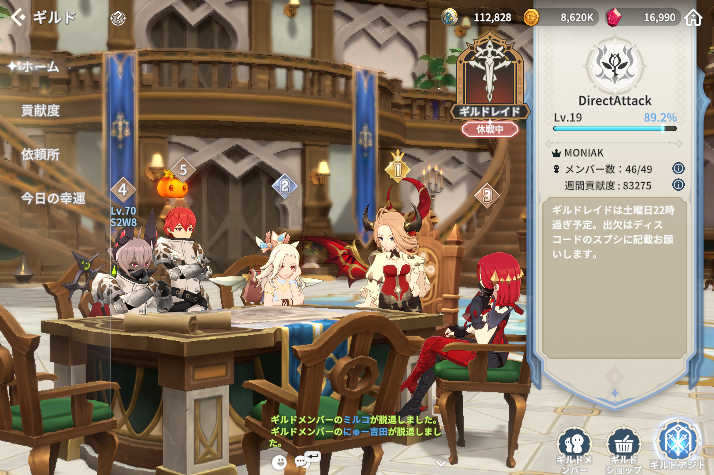Tap the small emblem icon beside the ギルド title
Screen dimensions: 714x475
tap(117, 17)
